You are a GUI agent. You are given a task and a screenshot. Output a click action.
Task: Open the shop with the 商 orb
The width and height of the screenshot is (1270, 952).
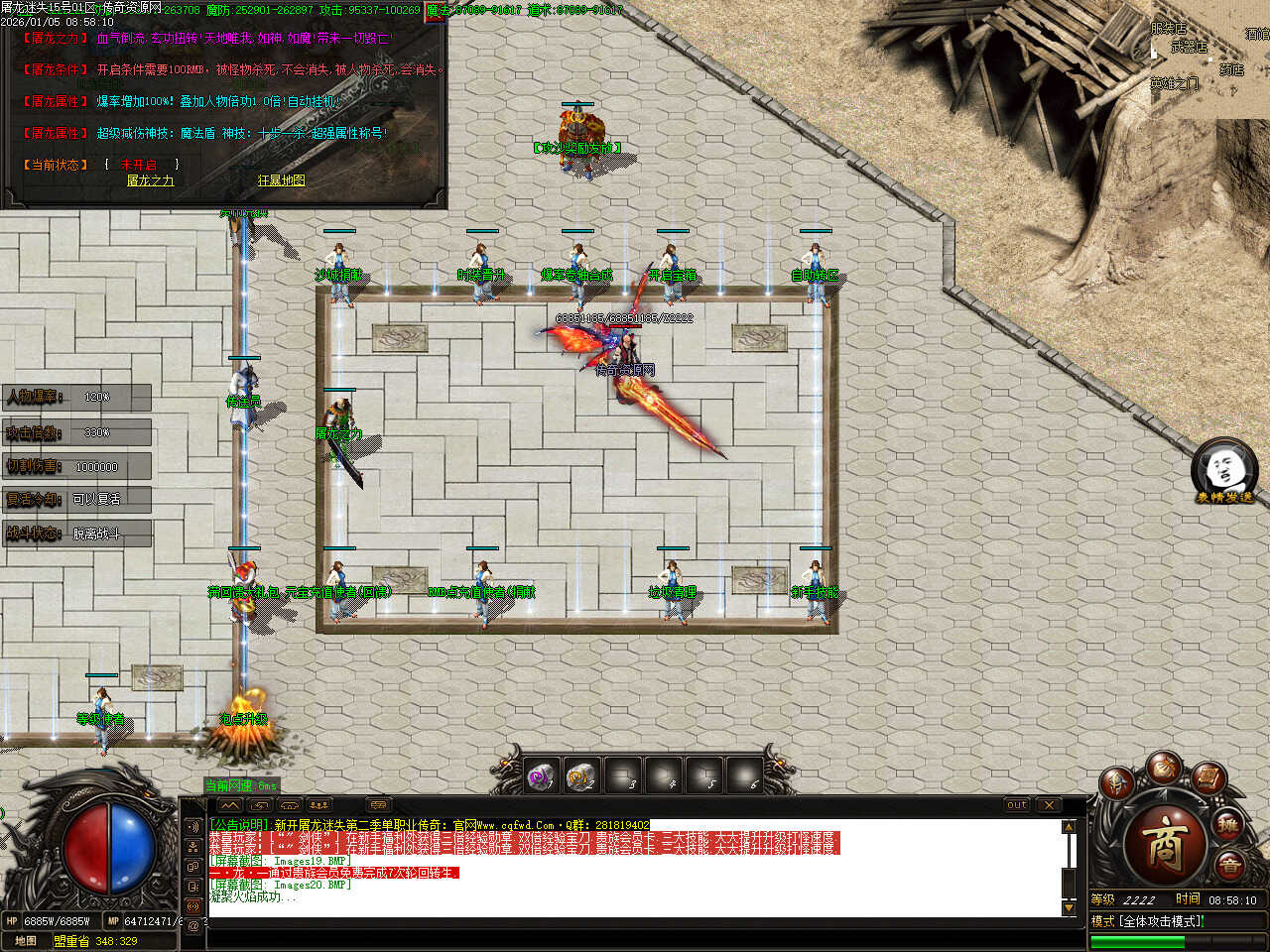tap(1165, 844)
